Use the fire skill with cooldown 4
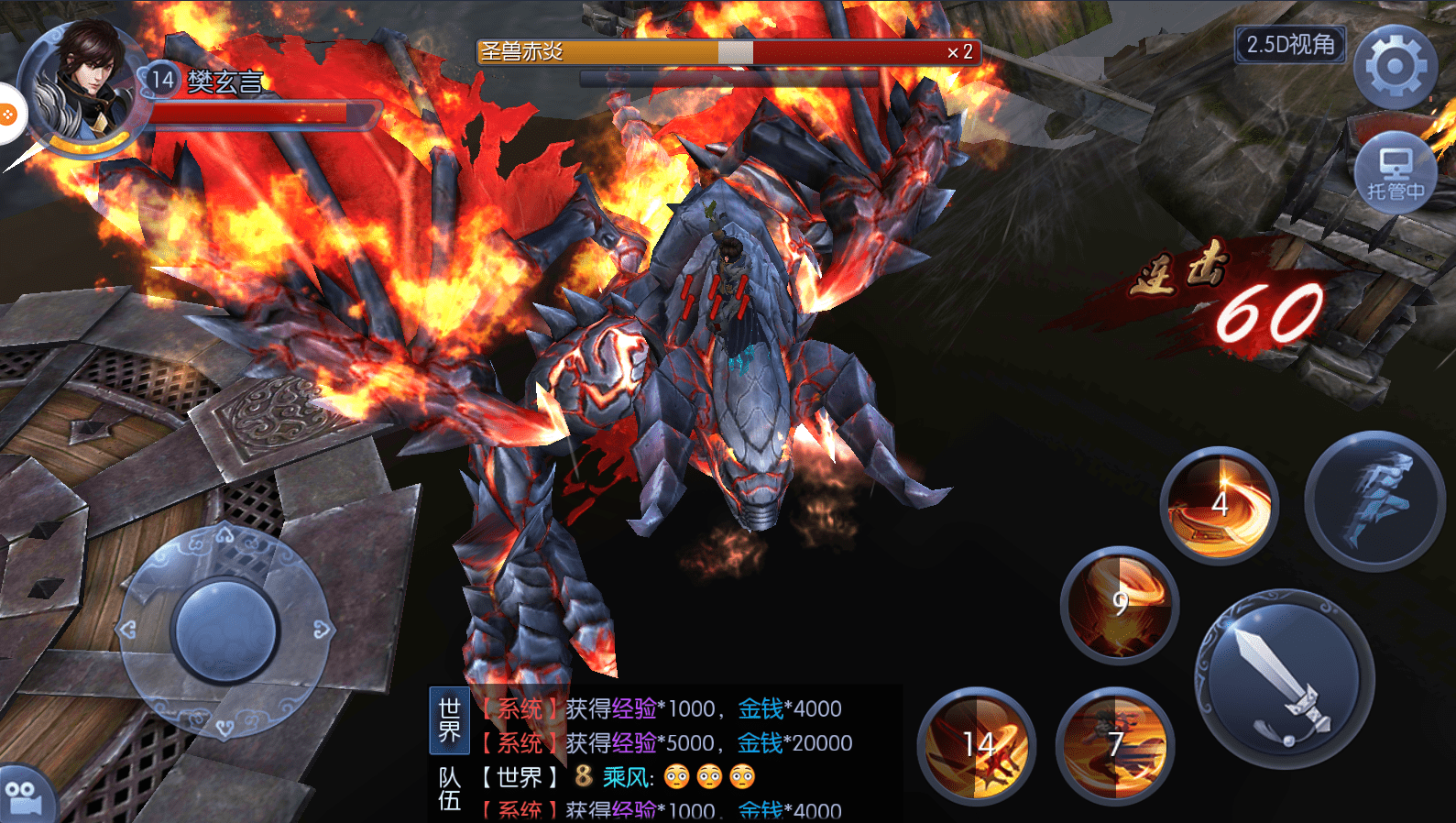 [x=1219, y=505]
